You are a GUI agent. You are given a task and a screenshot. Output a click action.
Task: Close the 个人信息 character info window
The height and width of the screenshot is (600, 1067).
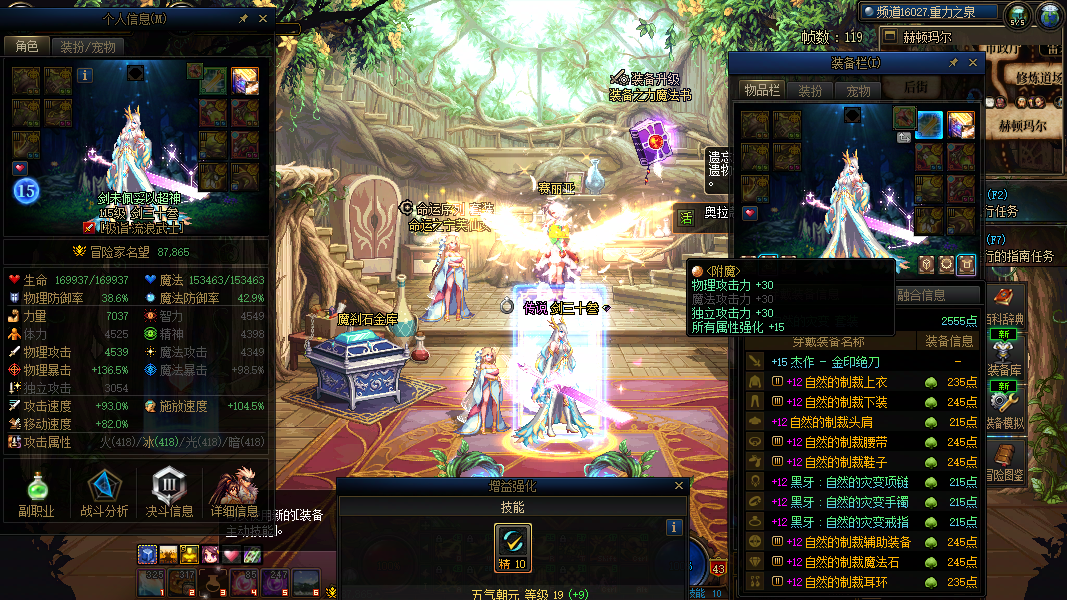[263, 18]
